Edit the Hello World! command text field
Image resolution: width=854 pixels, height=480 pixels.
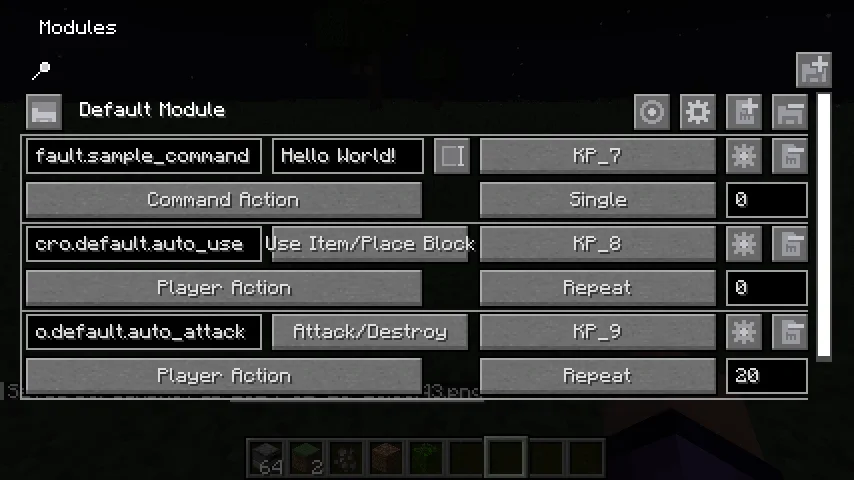347,156
